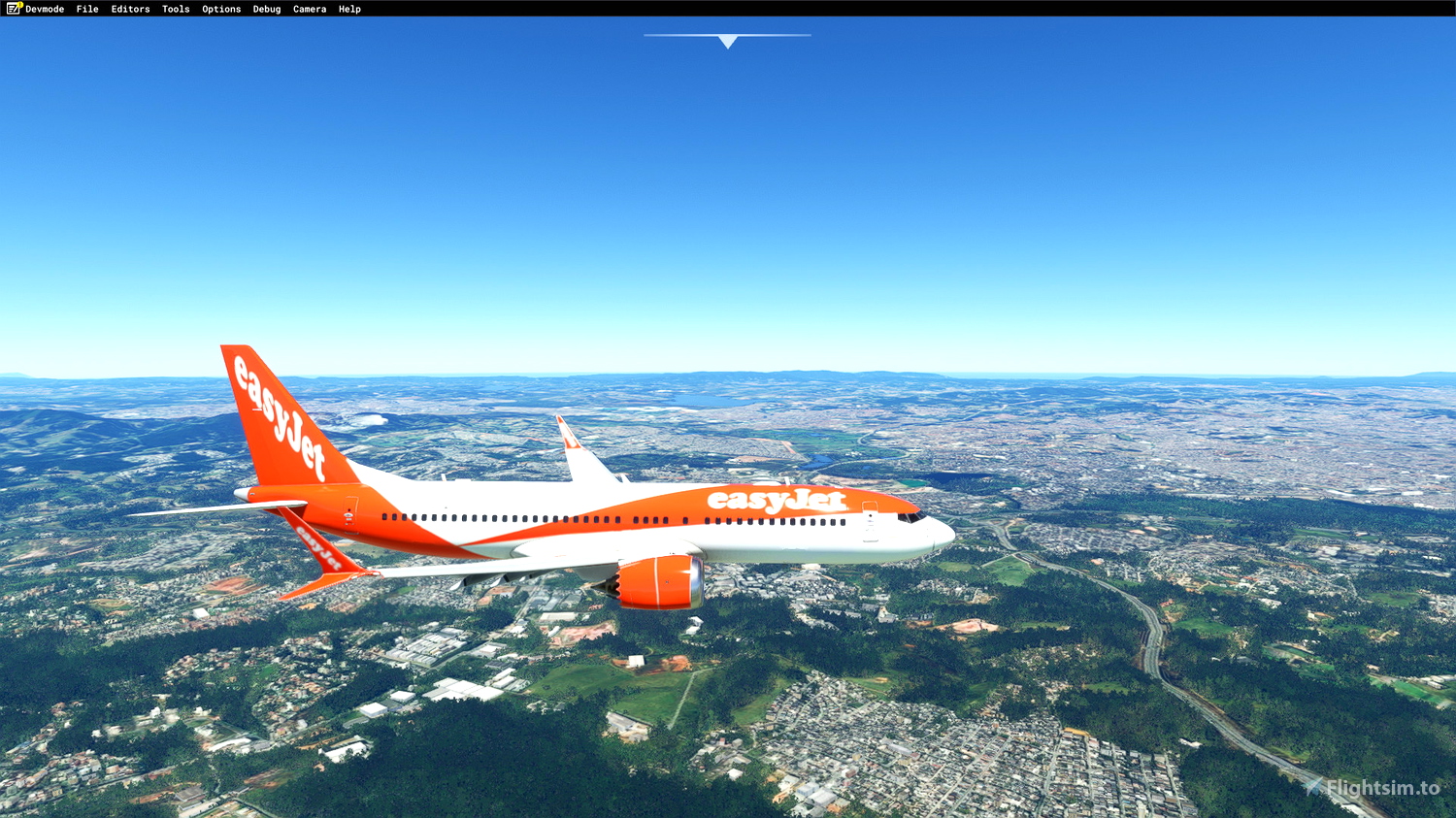1456x818 pixels.
Task: Open the File menu
Action: [87, 9]
